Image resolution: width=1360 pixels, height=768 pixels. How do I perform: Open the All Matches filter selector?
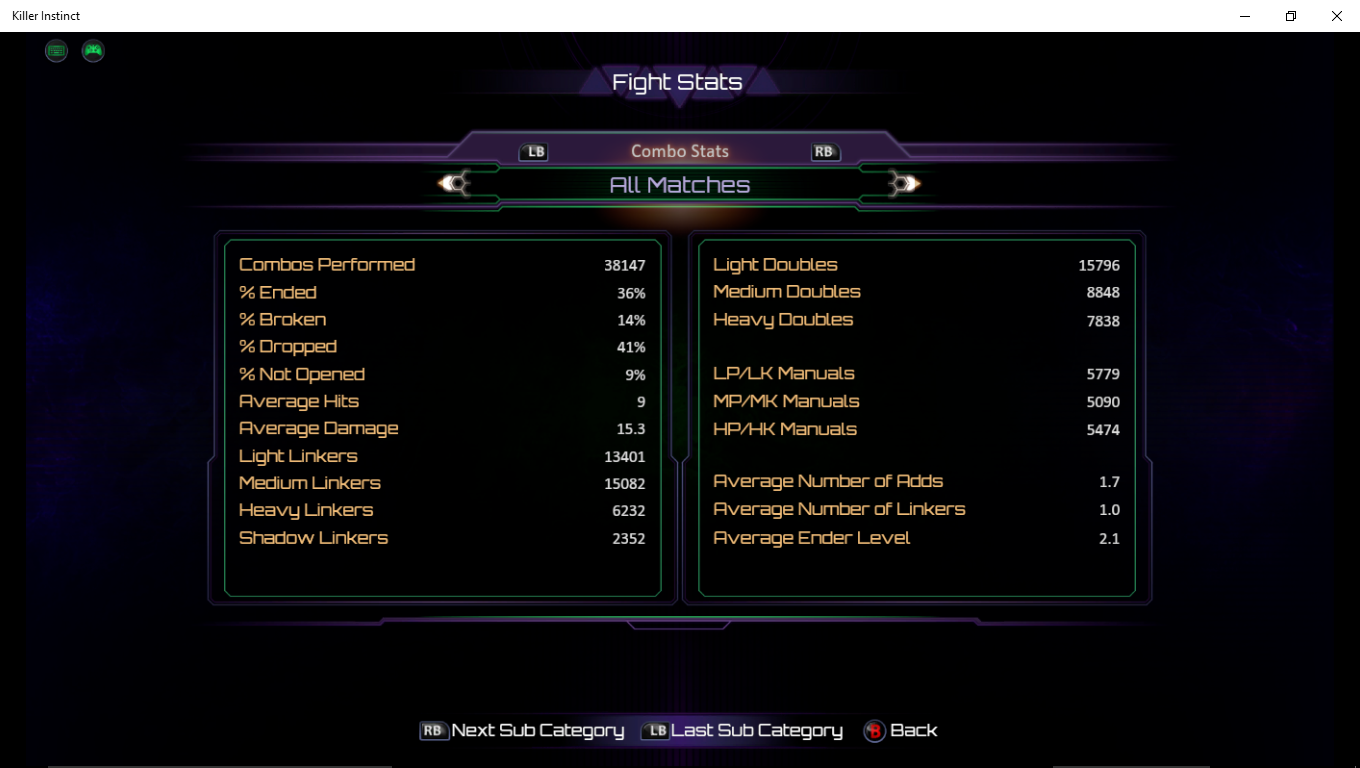pos(679,184)
